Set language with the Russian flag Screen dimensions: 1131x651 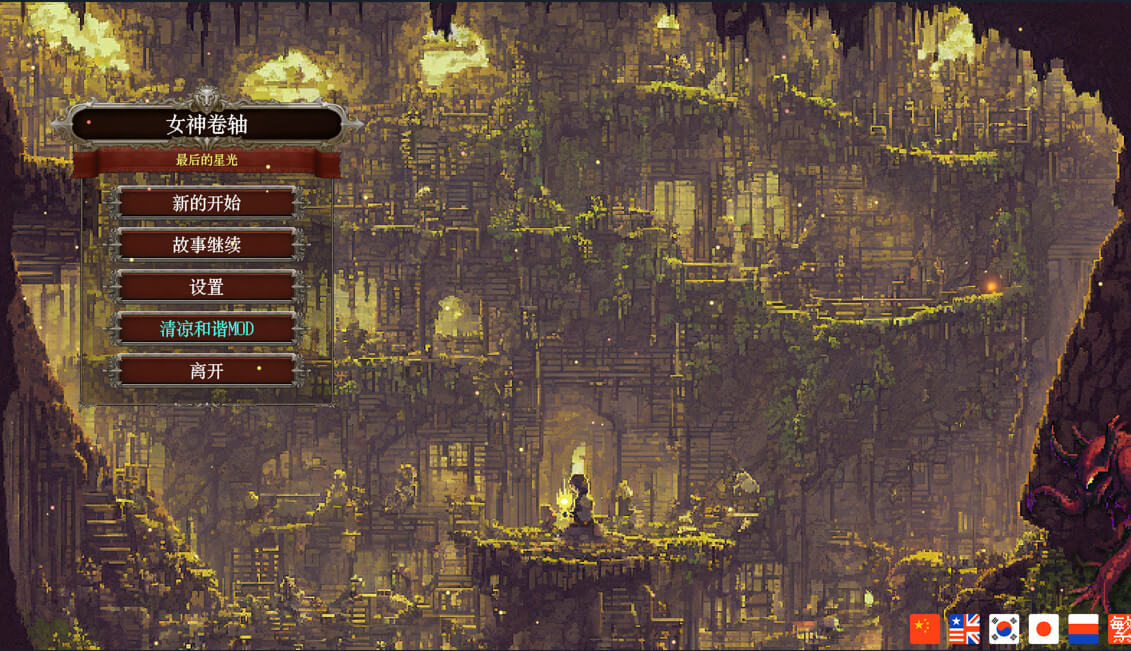pos(1083,629)
